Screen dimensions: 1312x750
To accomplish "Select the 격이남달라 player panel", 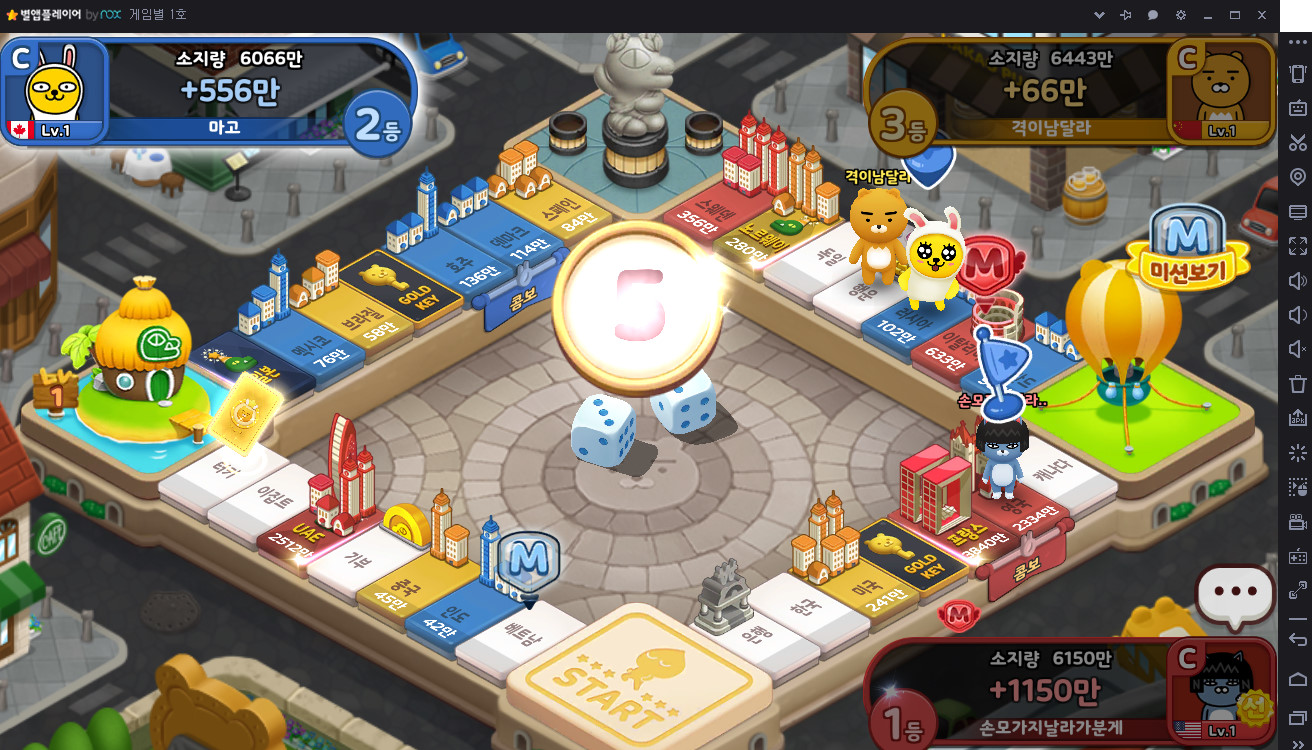I will 1070,92.
